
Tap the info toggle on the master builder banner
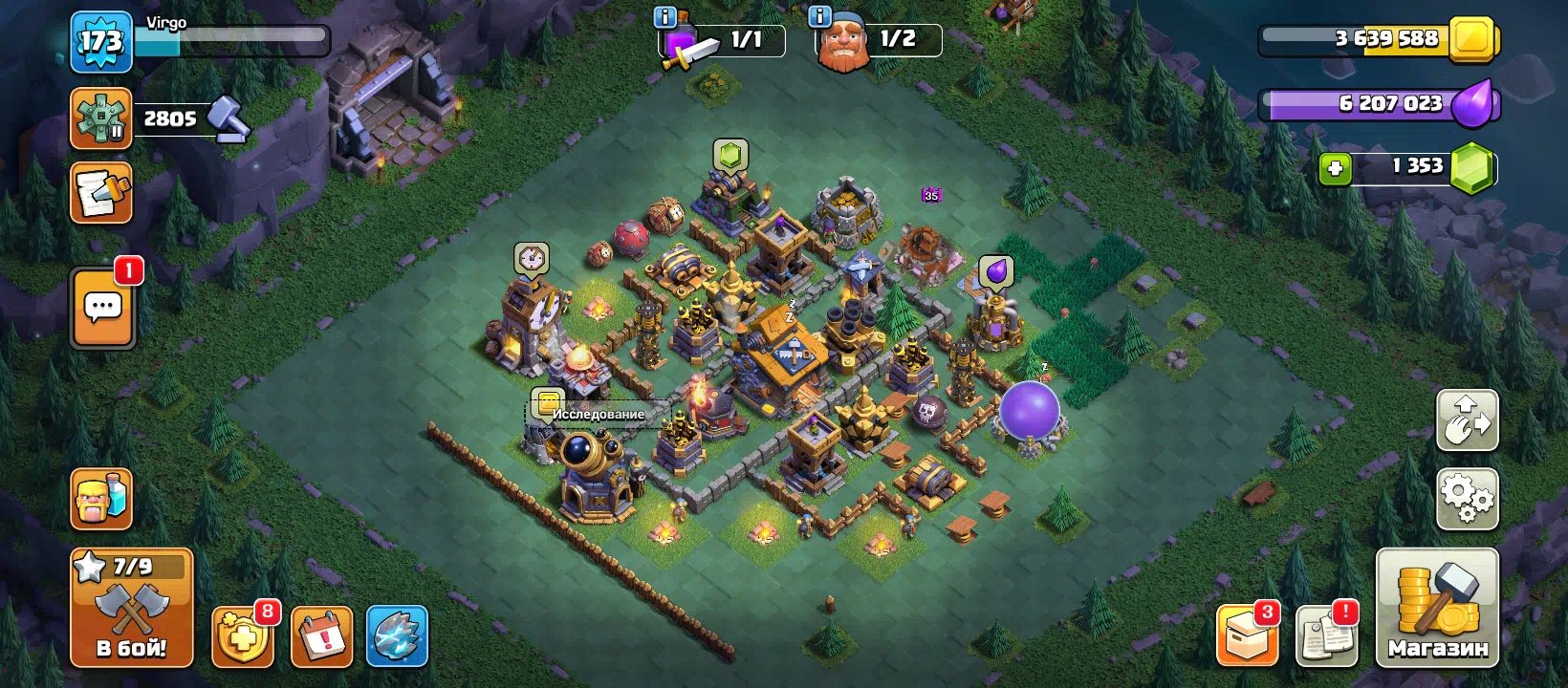coord(818,15)
